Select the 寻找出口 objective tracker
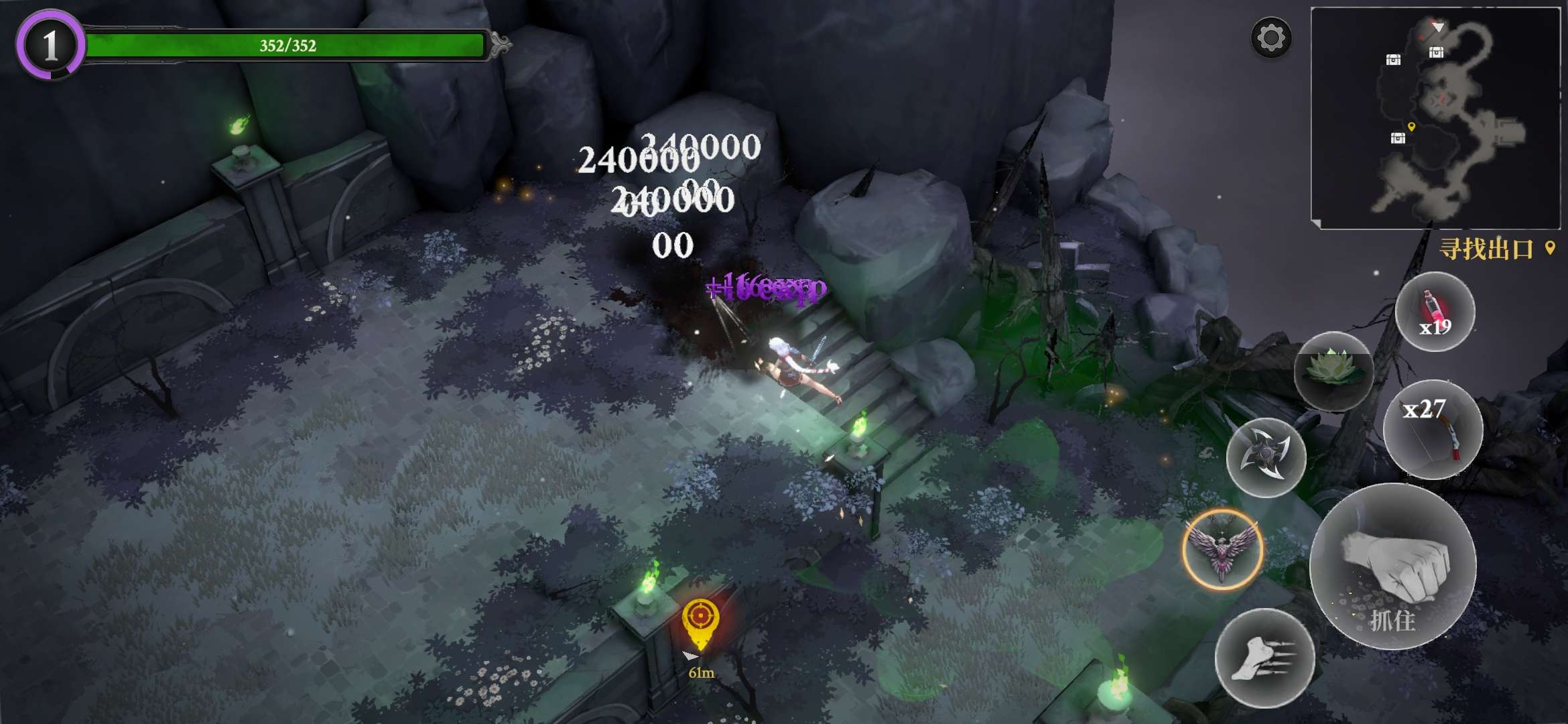1568x724 pixels. 1494,249
